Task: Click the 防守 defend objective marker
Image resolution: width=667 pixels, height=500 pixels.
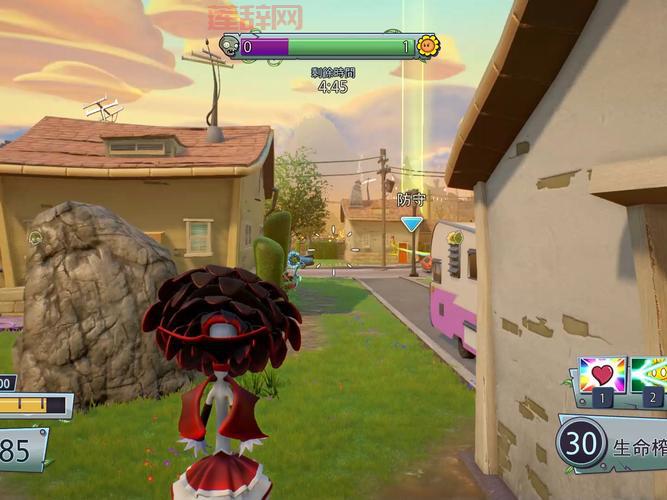Action: point(411,224)
